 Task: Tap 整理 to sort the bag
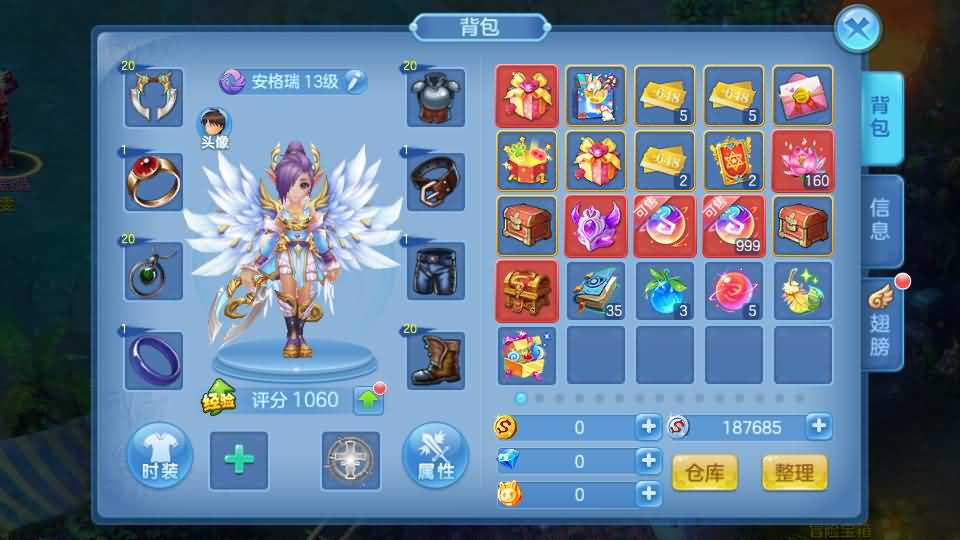(x=794, y=472)
